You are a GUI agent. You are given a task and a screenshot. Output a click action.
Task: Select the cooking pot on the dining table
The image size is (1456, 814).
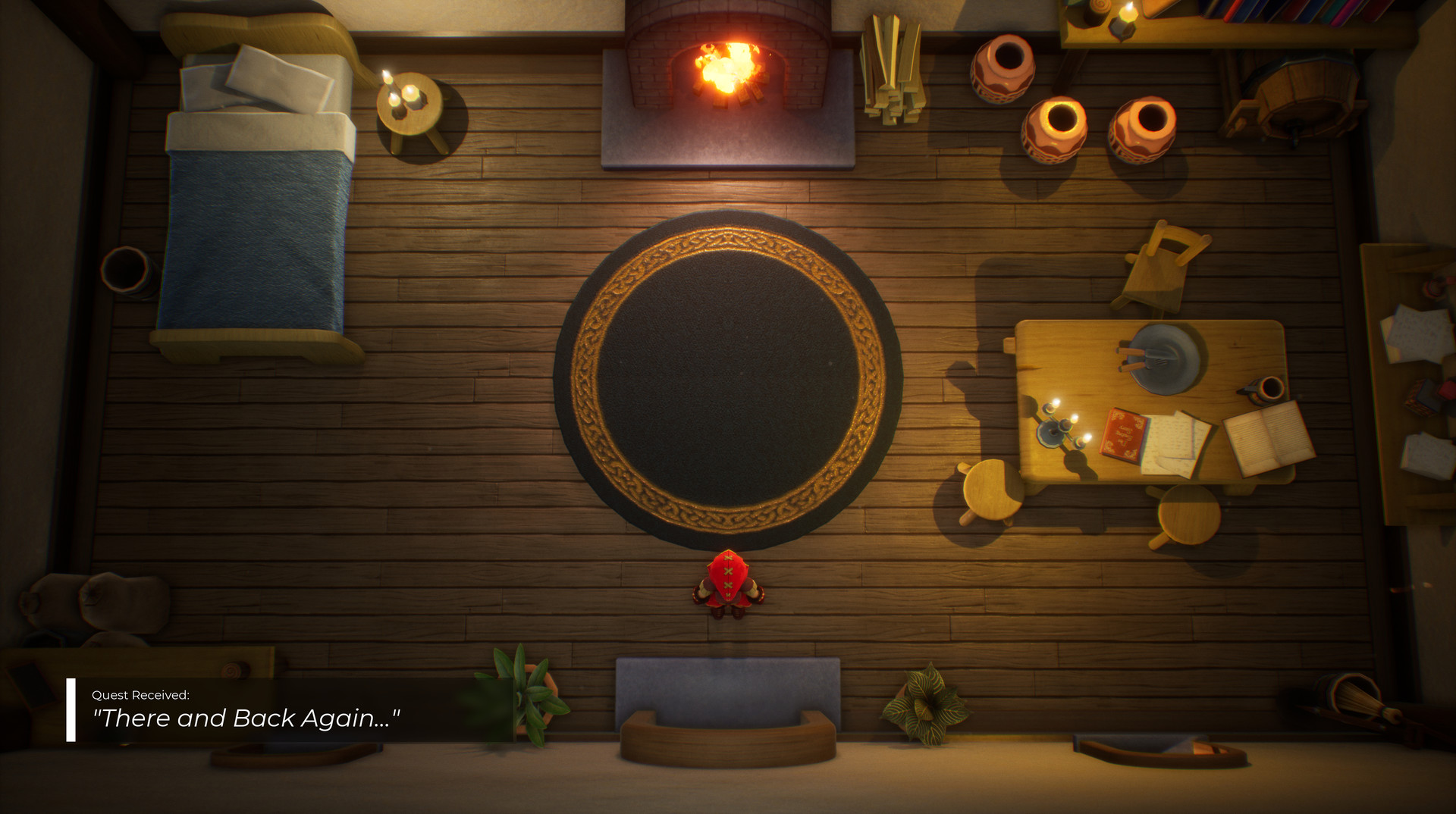point(1160,356)
